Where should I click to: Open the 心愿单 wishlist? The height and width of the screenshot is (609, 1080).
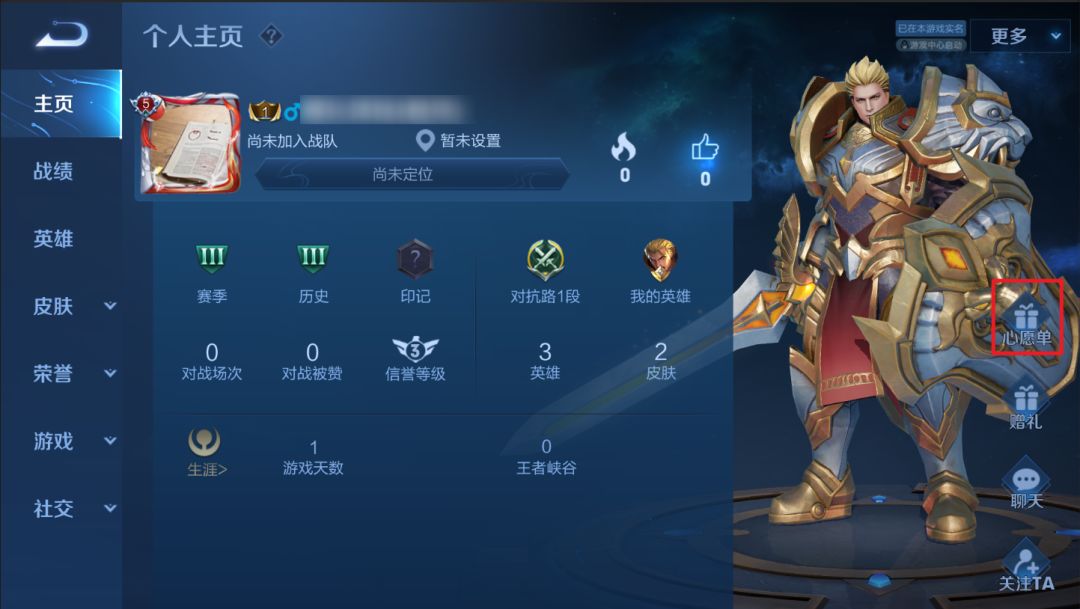click(x=1027, y=318)
